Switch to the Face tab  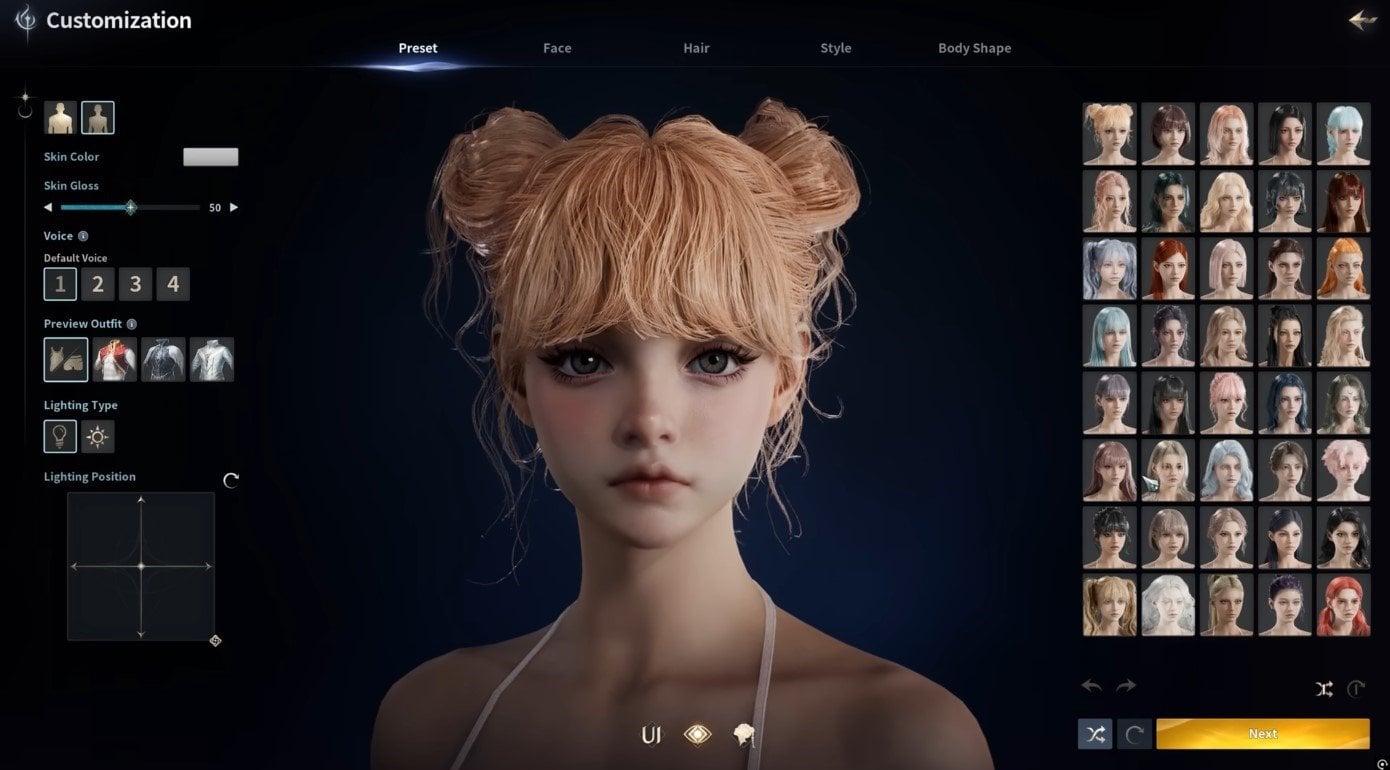557,48
